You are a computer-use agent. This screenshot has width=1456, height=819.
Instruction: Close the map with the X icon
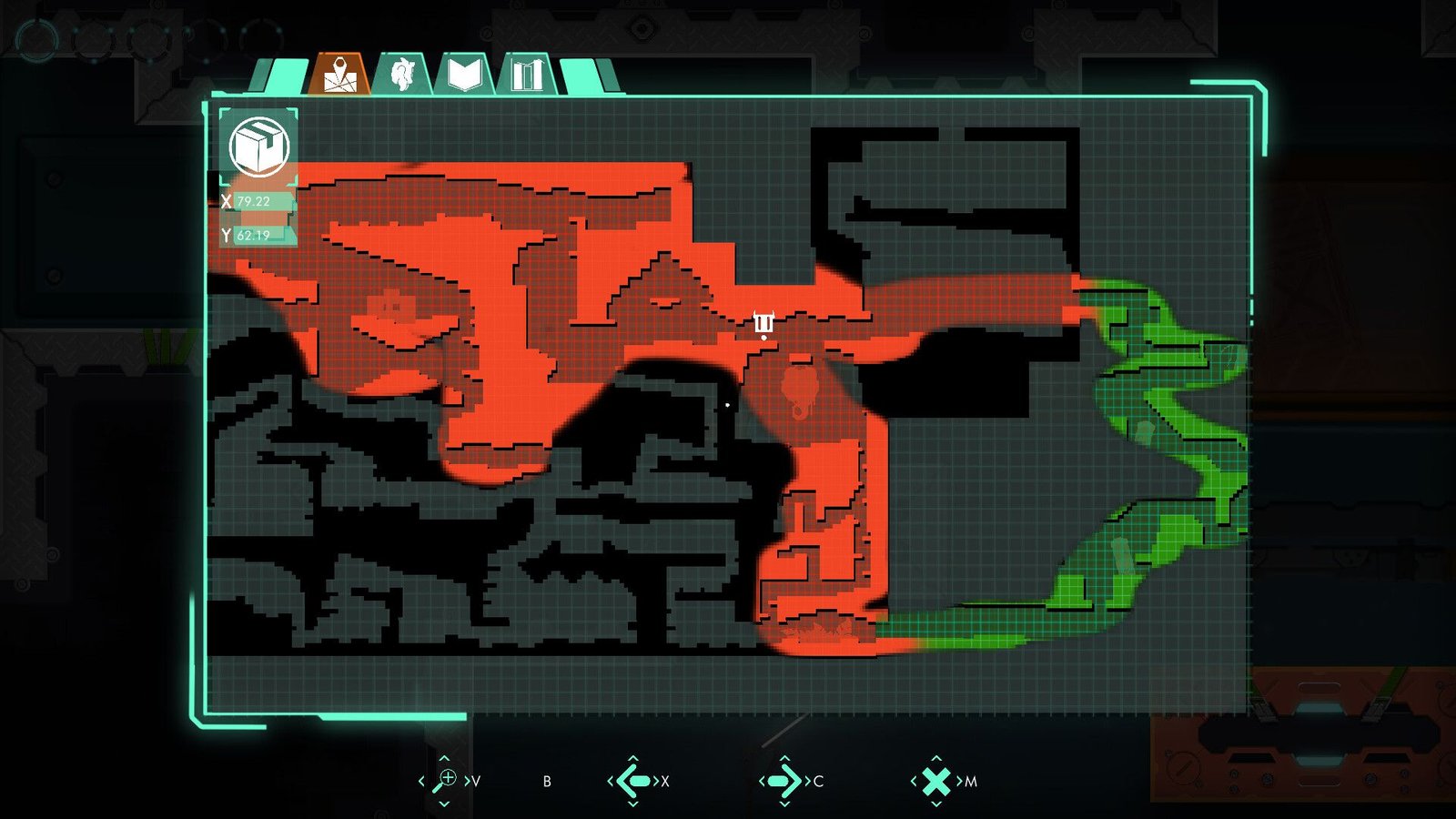click(x=935, y=781)
